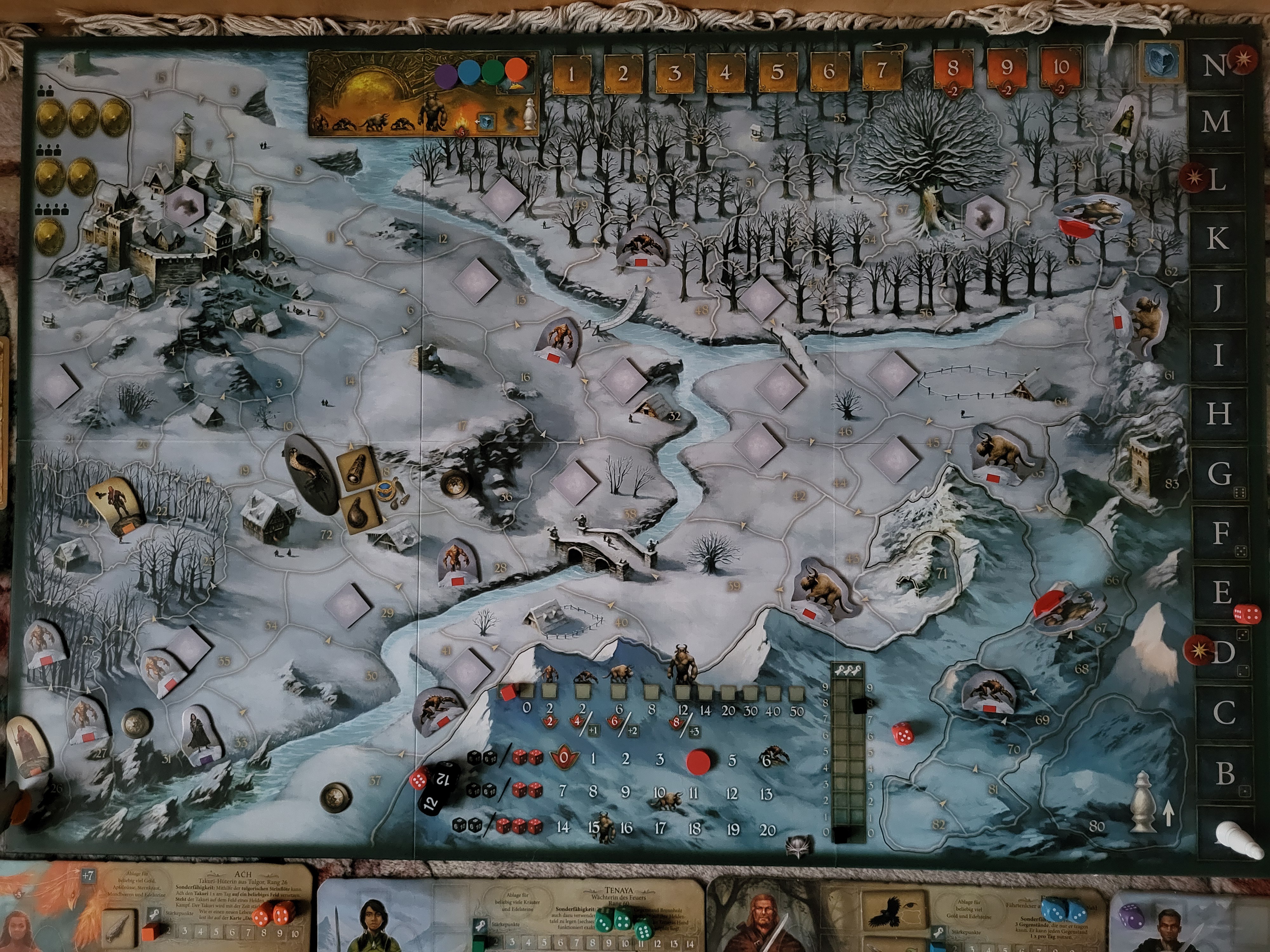Viewport: 1270px width, 952px height.
Task: Take the telescope item tile
Action: pos(357,468)
